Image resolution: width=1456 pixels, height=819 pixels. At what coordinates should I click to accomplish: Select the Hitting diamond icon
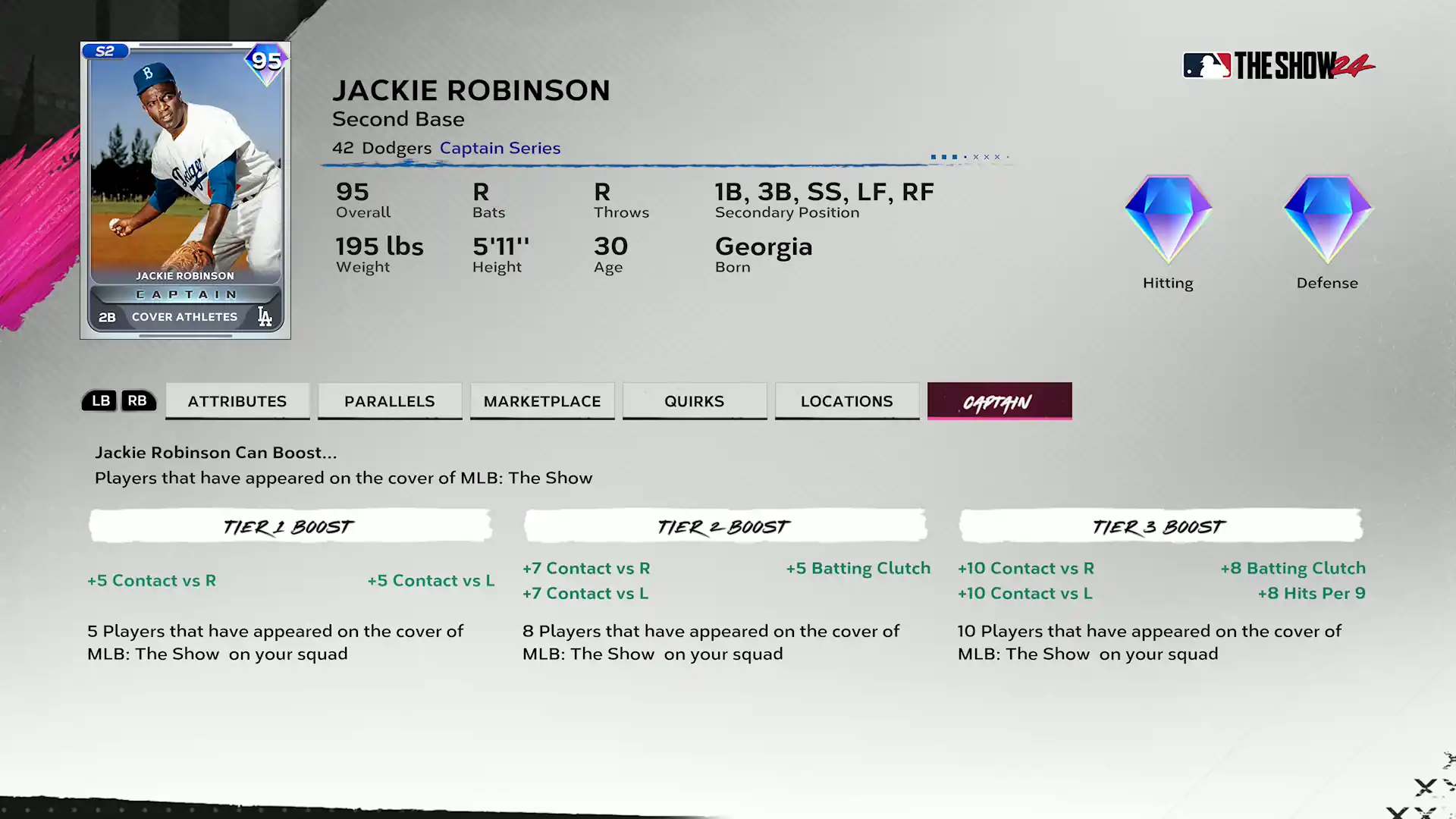click(x=1168, y=220)
